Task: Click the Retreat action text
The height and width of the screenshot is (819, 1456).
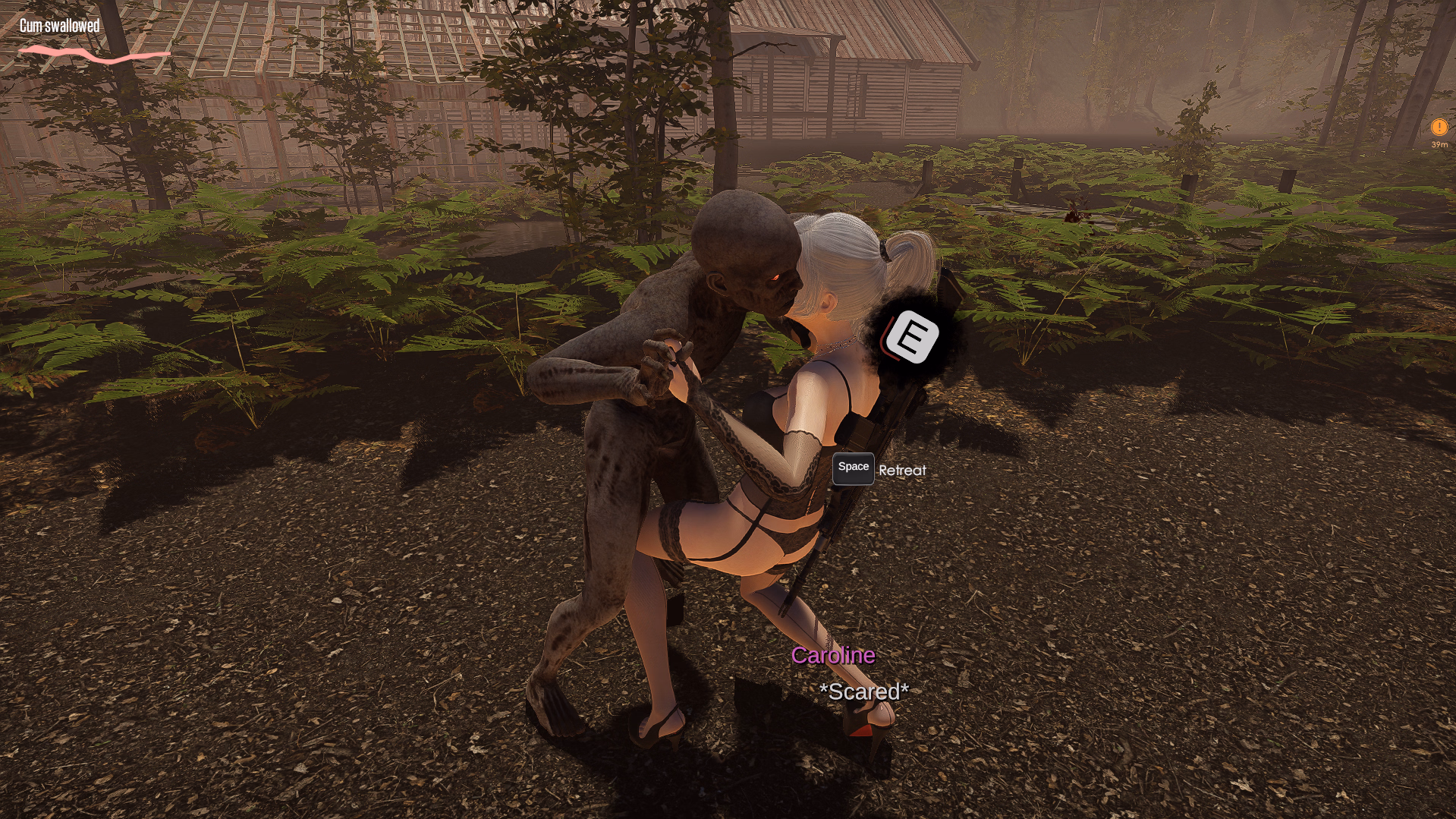Action: 901,469
